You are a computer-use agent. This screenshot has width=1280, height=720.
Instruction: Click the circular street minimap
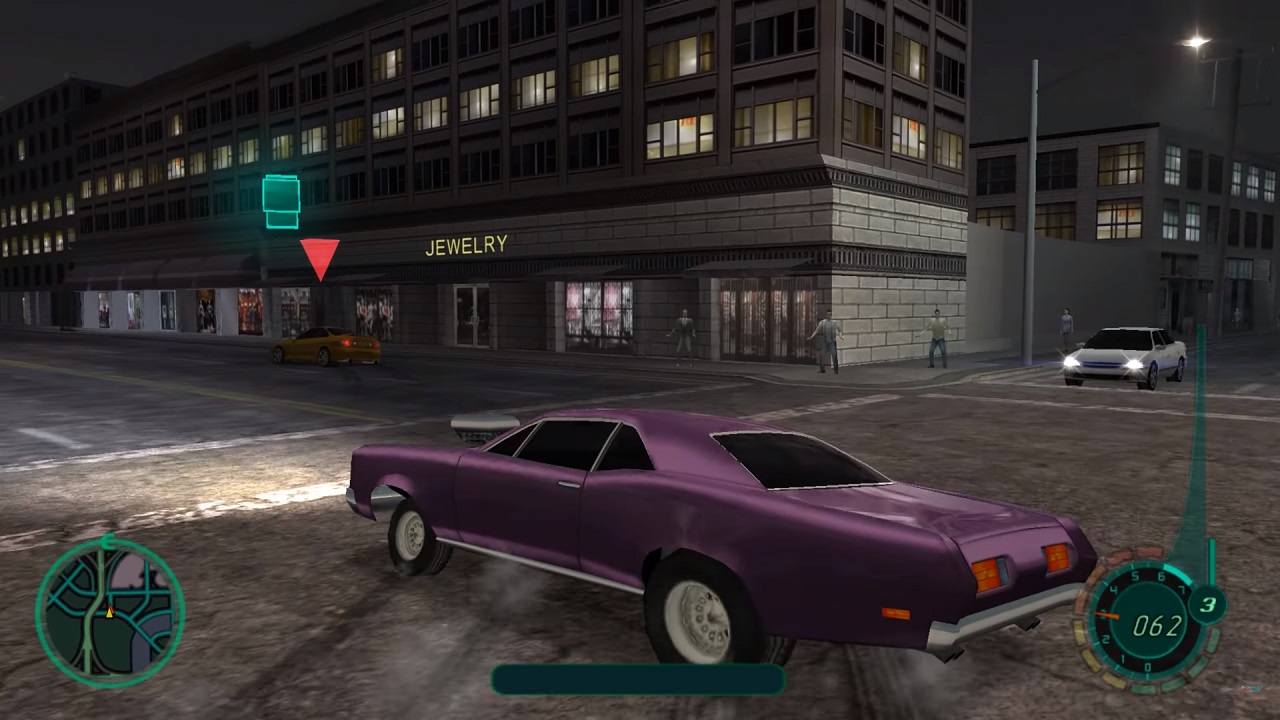pos(110,611)
